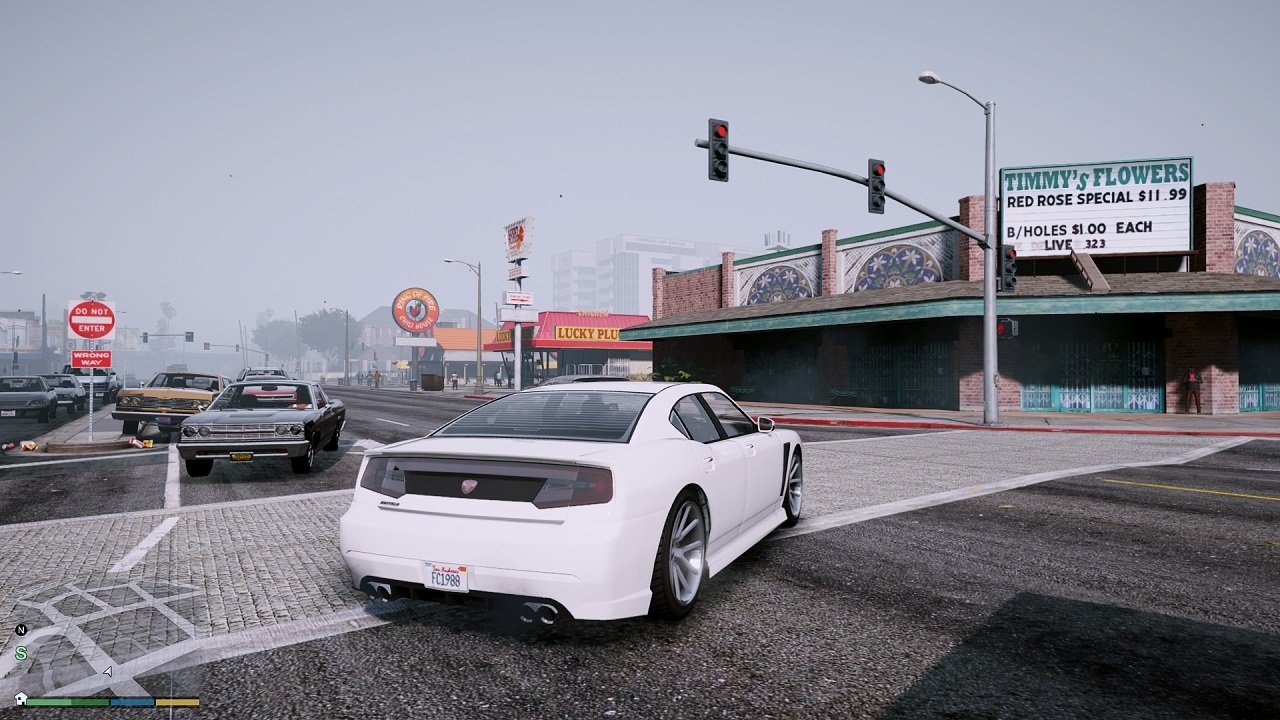Click the house icon on the HUD bar
This screenshot has height=720, width=1280.
coord(21,699)
